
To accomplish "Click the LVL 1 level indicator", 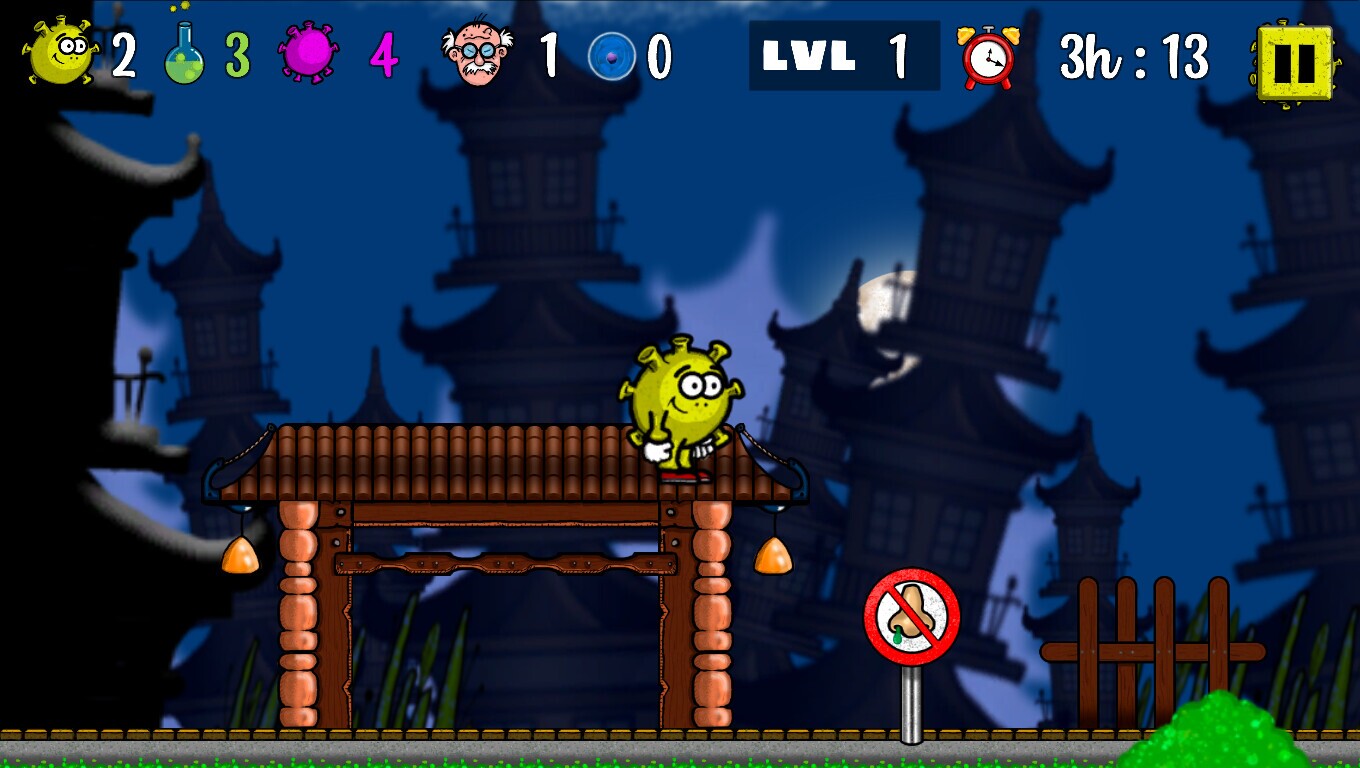I will pos(845,55).
